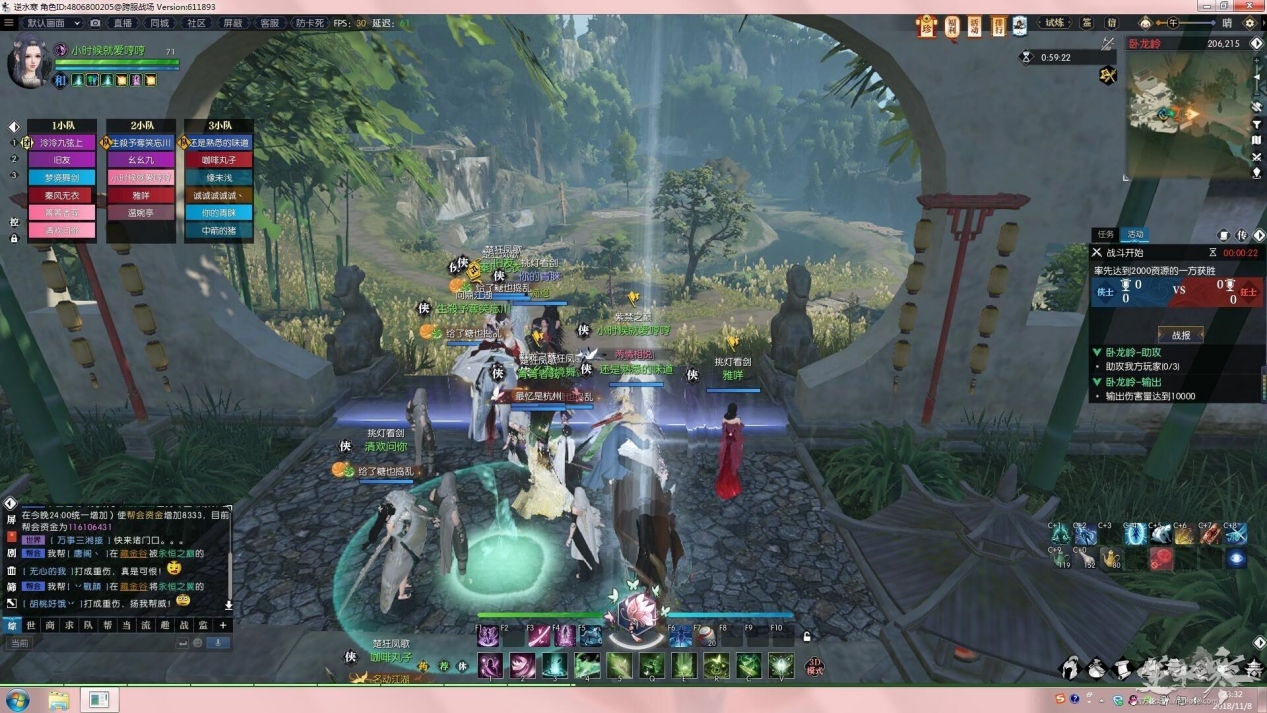Select squad member 咖啡丸子 in team list
Screen dimensions: 1267x713
click(218, 160)
